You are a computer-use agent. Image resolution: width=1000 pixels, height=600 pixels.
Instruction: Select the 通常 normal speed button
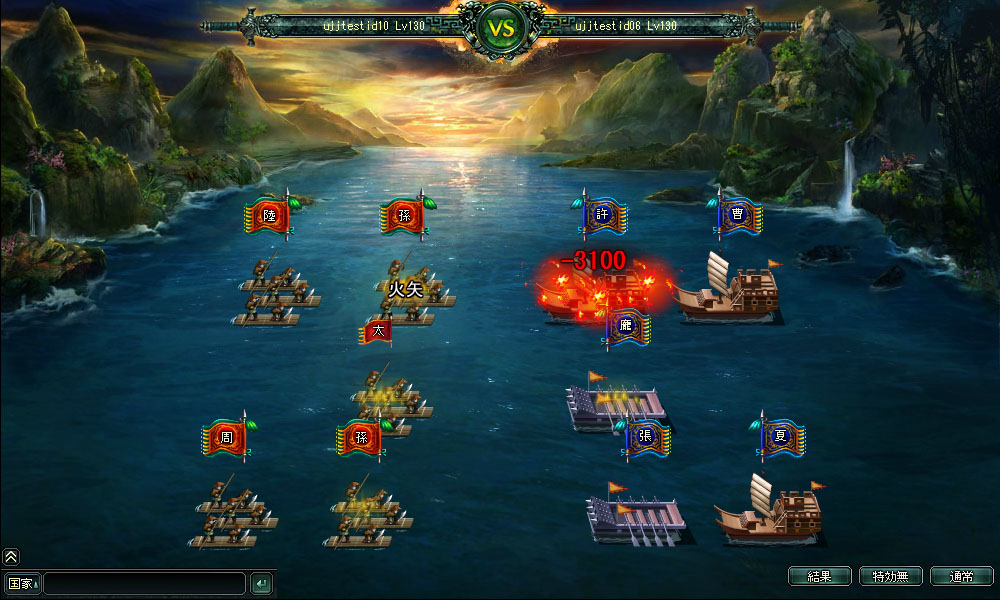click(x=961, y=576)
